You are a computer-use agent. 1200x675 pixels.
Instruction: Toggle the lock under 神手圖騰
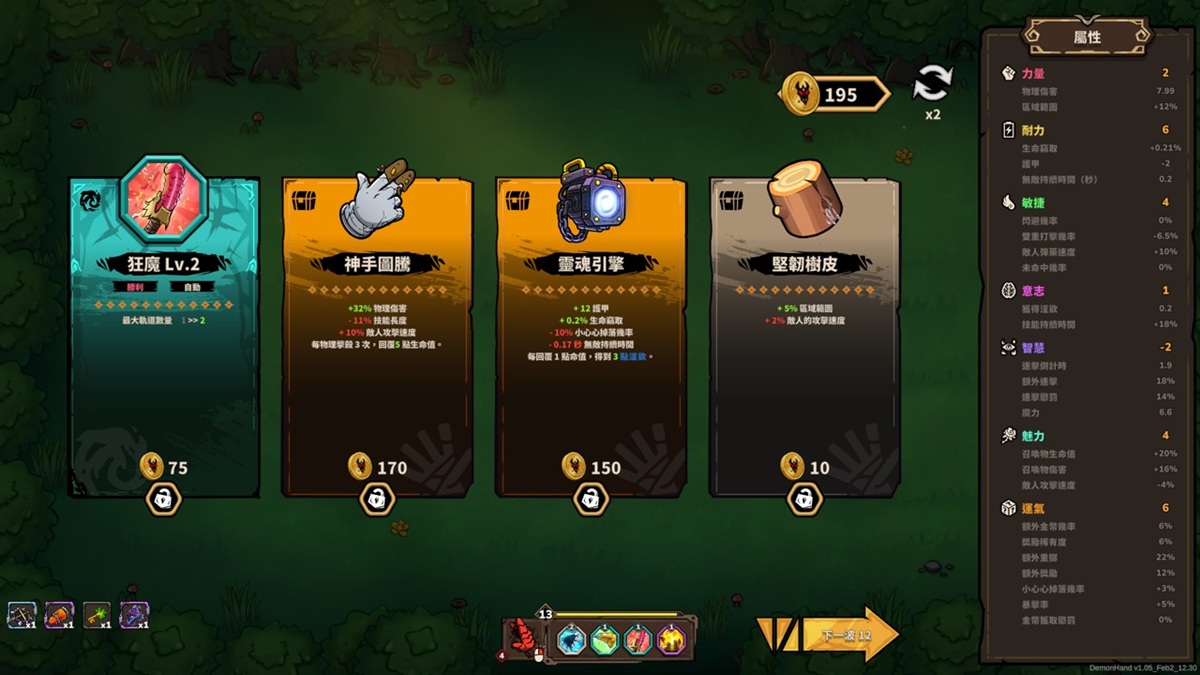[x=377, y=498]
